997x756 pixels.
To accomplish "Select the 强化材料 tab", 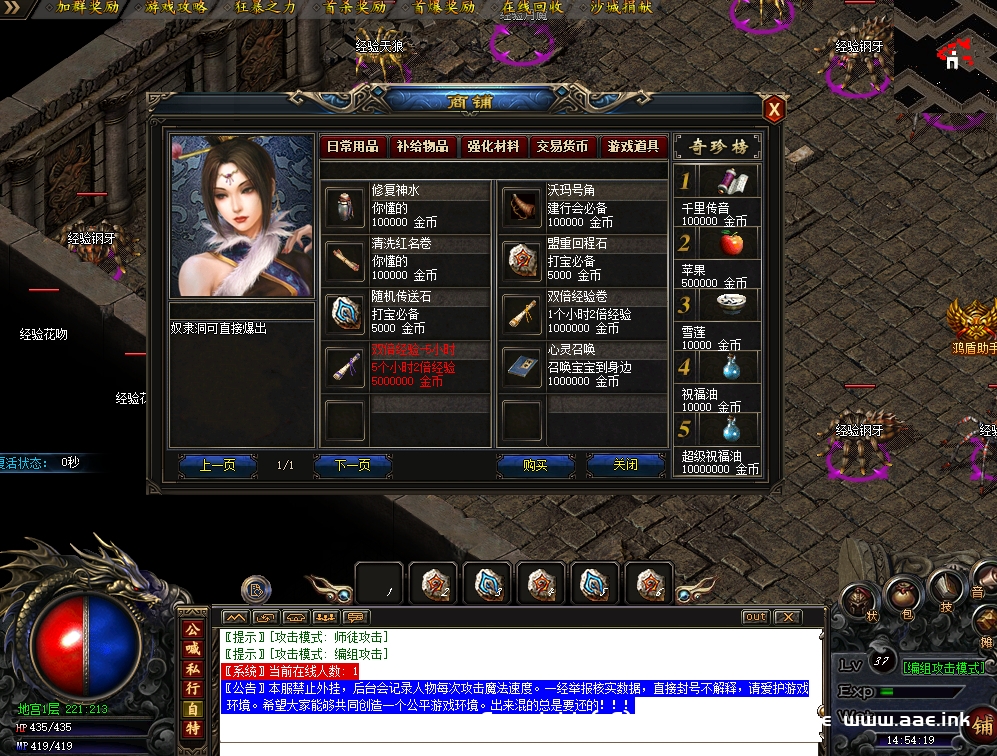I will click(493, 146).
